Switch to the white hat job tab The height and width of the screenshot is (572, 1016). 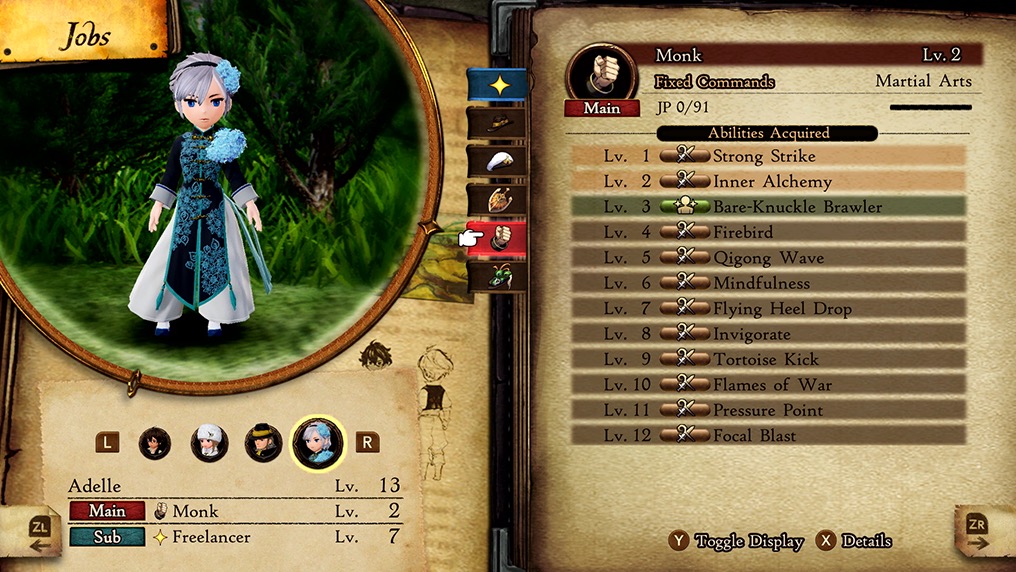click(x=497, y=160)
